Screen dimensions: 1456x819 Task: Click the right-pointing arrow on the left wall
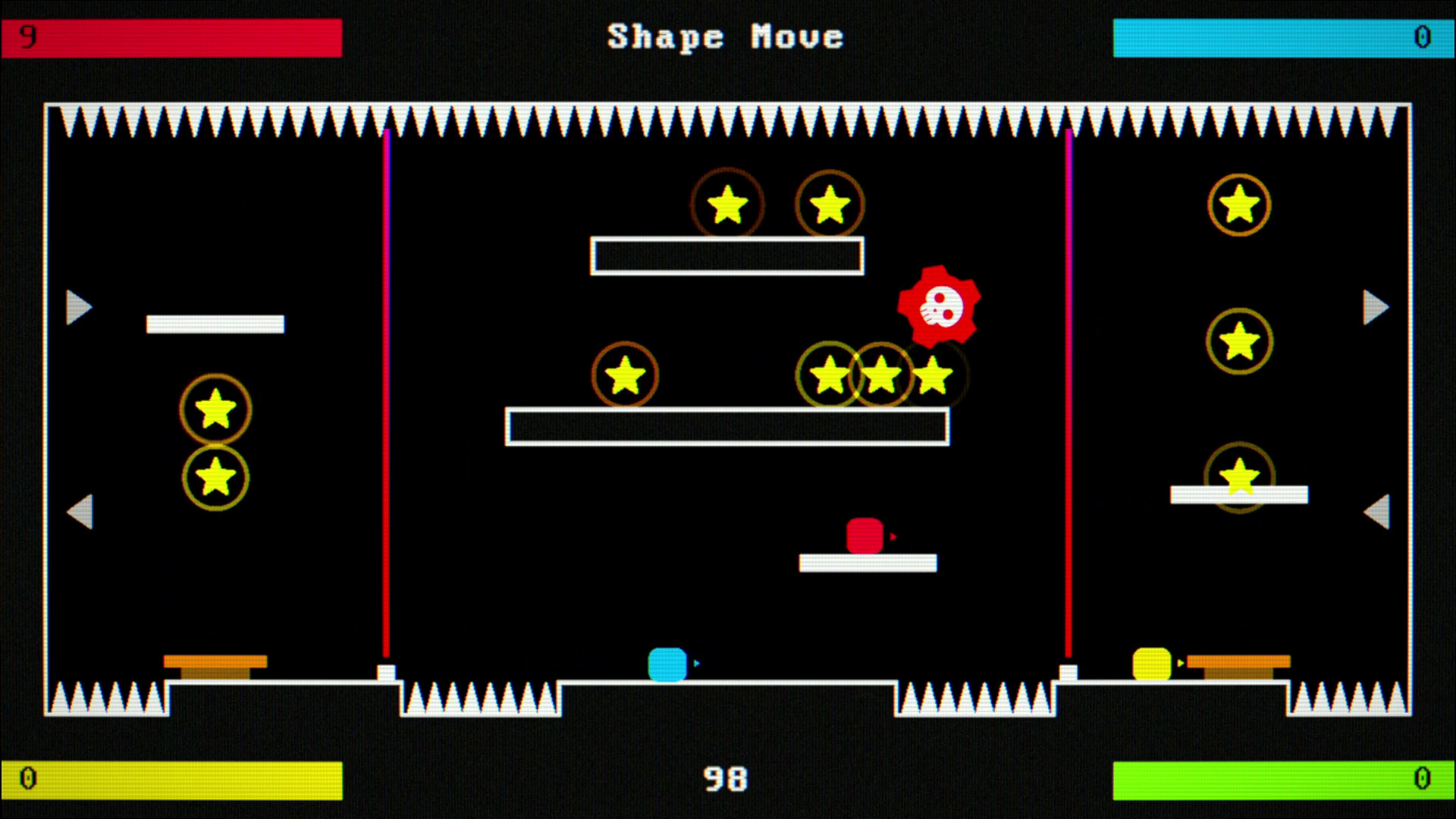coord(78,306)
